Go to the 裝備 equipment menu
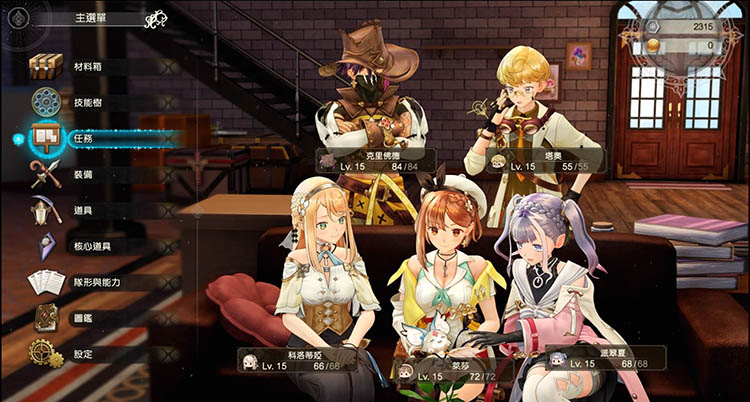Viewport: 750px width, 402px height. pyautogui.click(x=85, y=175)
